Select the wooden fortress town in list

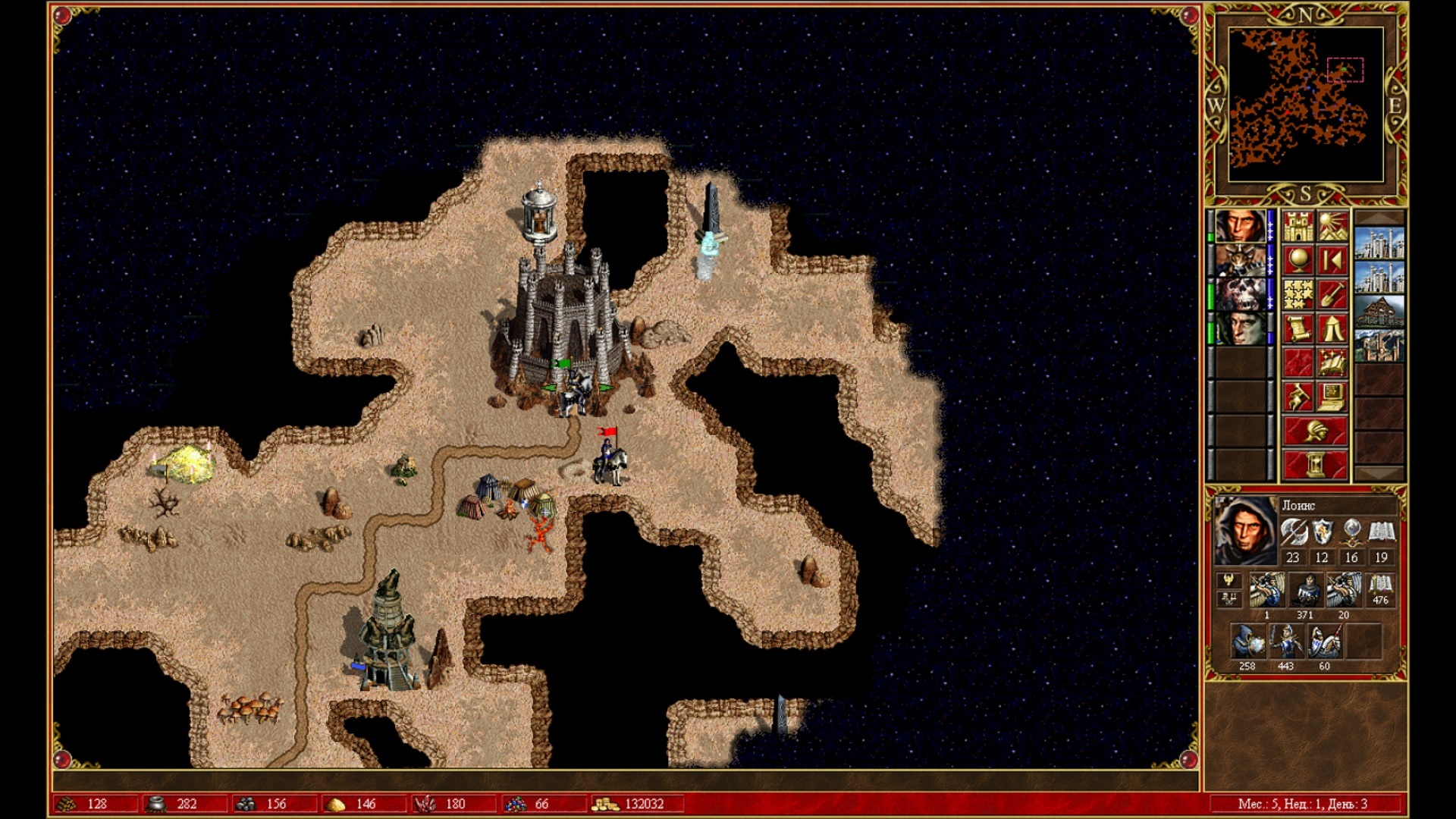(x=1379, y=312)
